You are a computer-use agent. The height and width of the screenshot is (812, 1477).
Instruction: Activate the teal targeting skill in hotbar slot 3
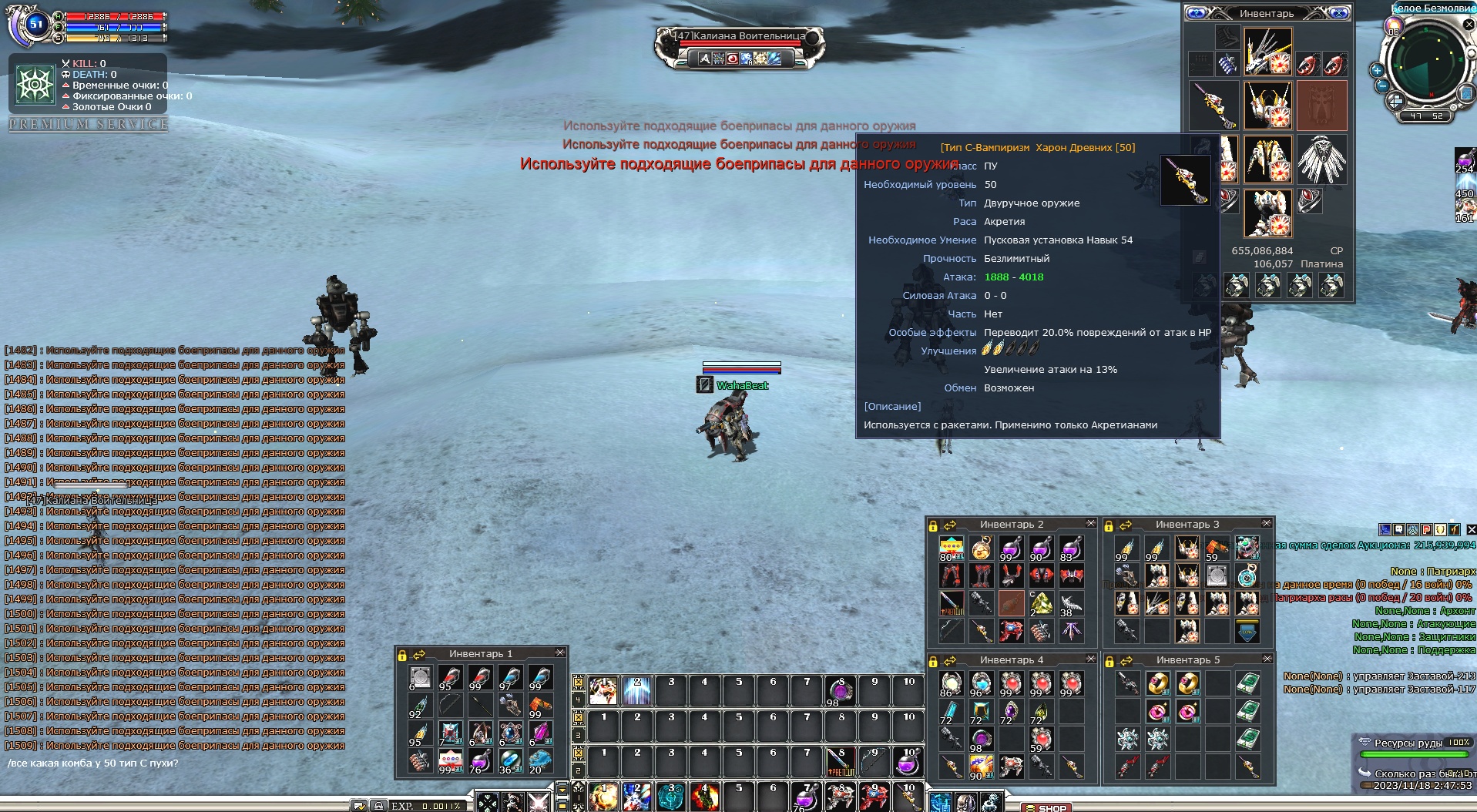pyautogui.click(x=670, y=797)
